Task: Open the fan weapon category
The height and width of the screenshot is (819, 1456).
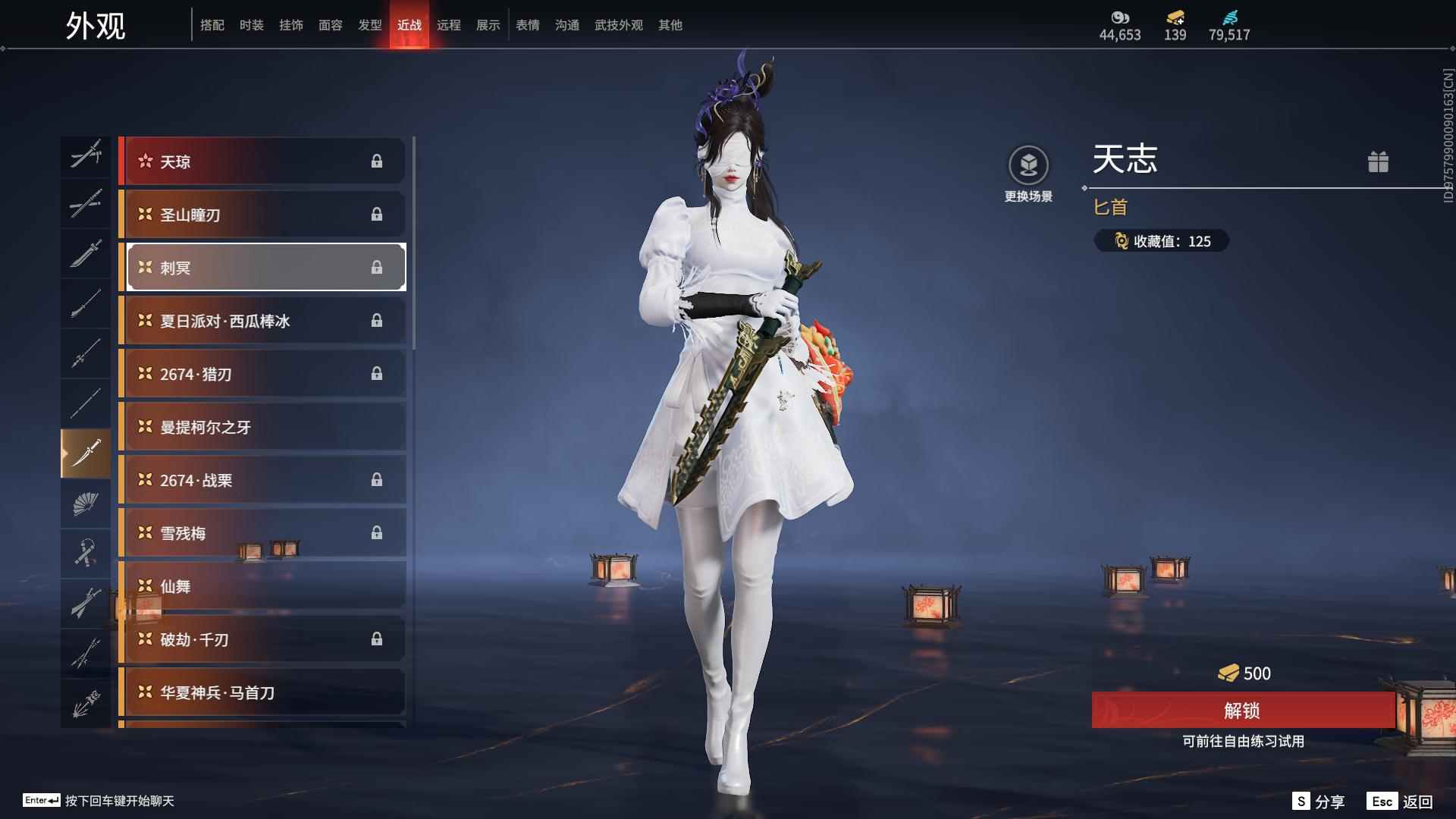Action: pyautogui.click(x=86, y=503)
